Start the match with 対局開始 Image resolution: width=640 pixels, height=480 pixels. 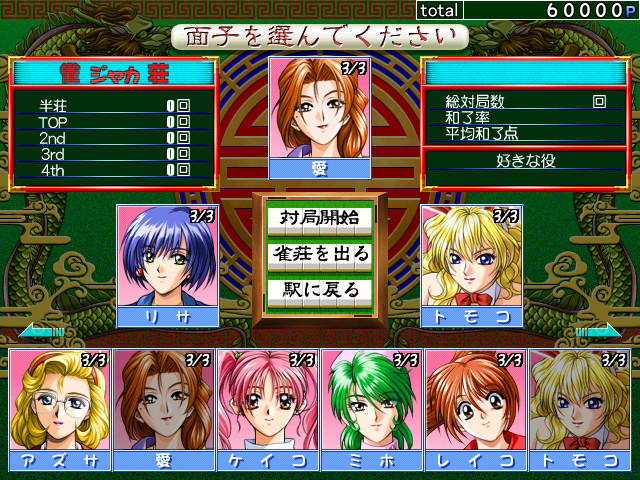coord(319,217)
